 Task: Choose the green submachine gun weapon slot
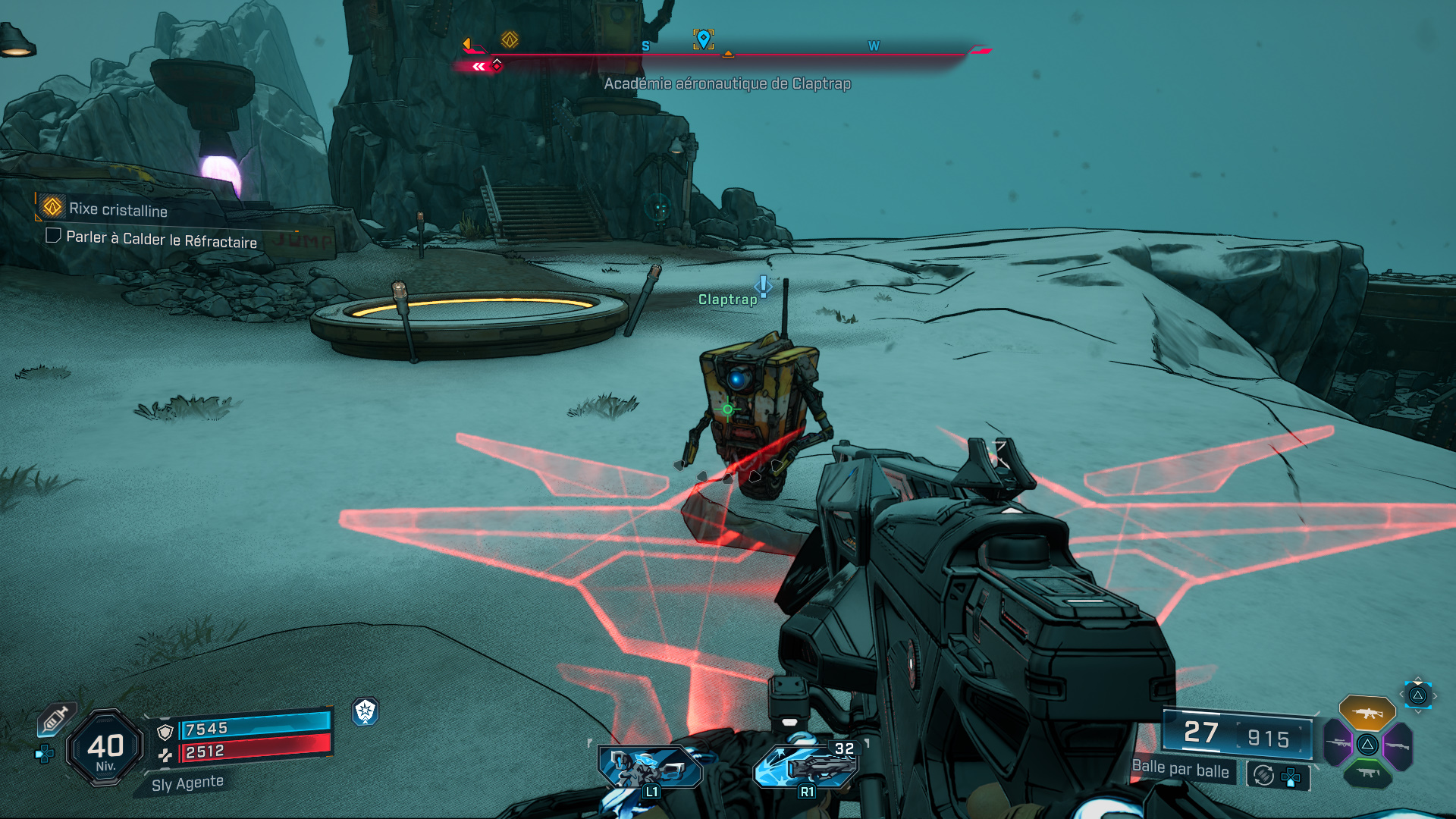pyautogui.click(x=1367, y=773)
